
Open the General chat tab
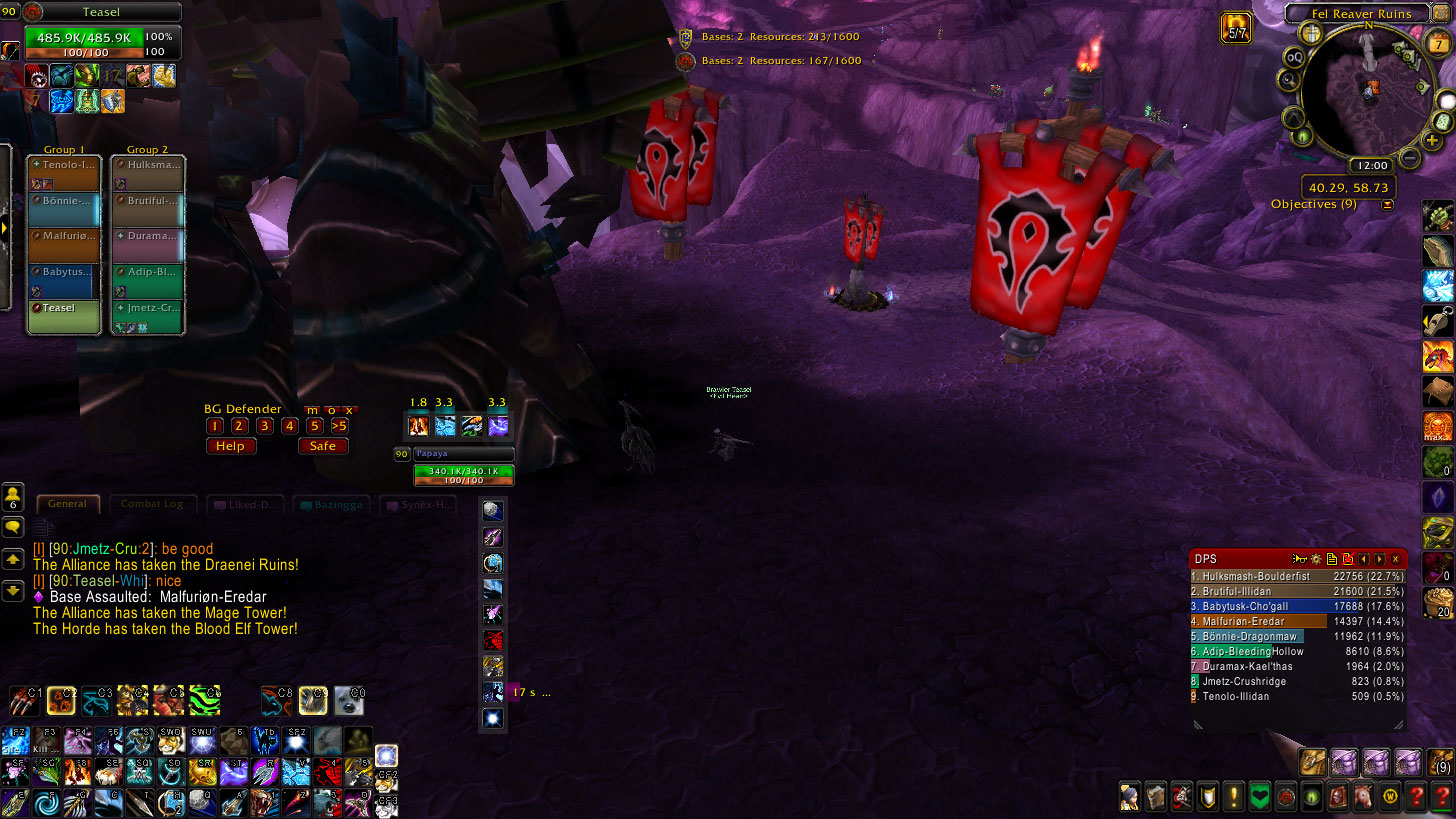coord(68,504)
